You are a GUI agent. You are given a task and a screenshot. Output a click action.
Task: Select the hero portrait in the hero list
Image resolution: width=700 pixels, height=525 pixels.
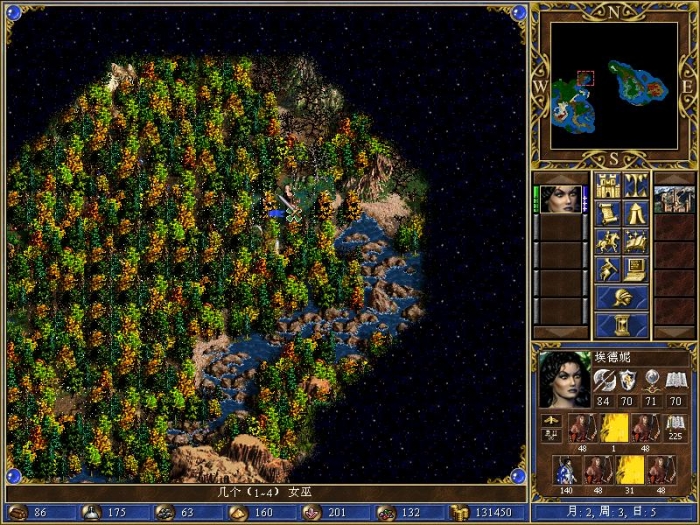[562, 199]
